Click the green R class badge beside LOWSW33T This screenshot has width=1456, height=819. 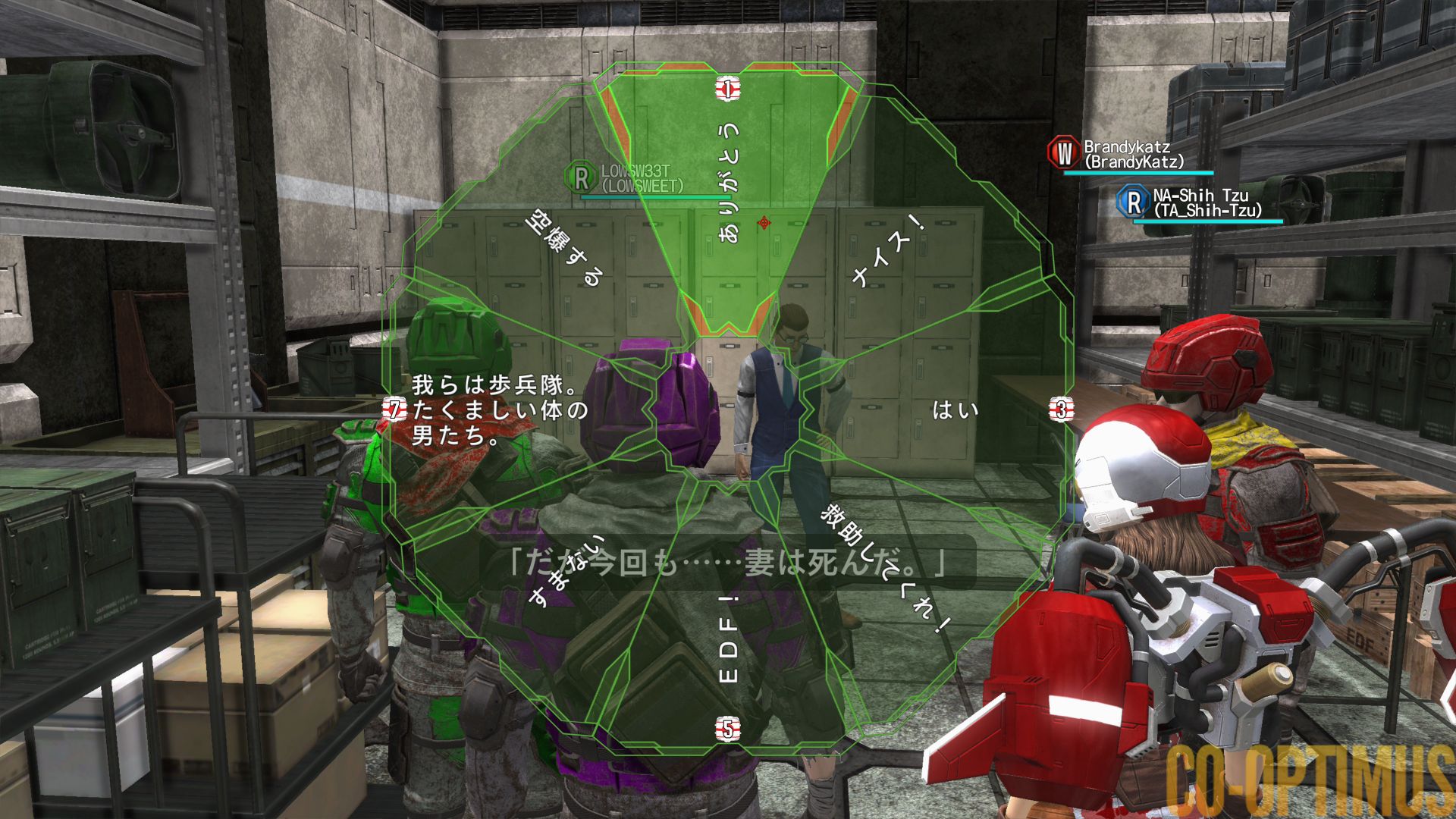point(580,176)
